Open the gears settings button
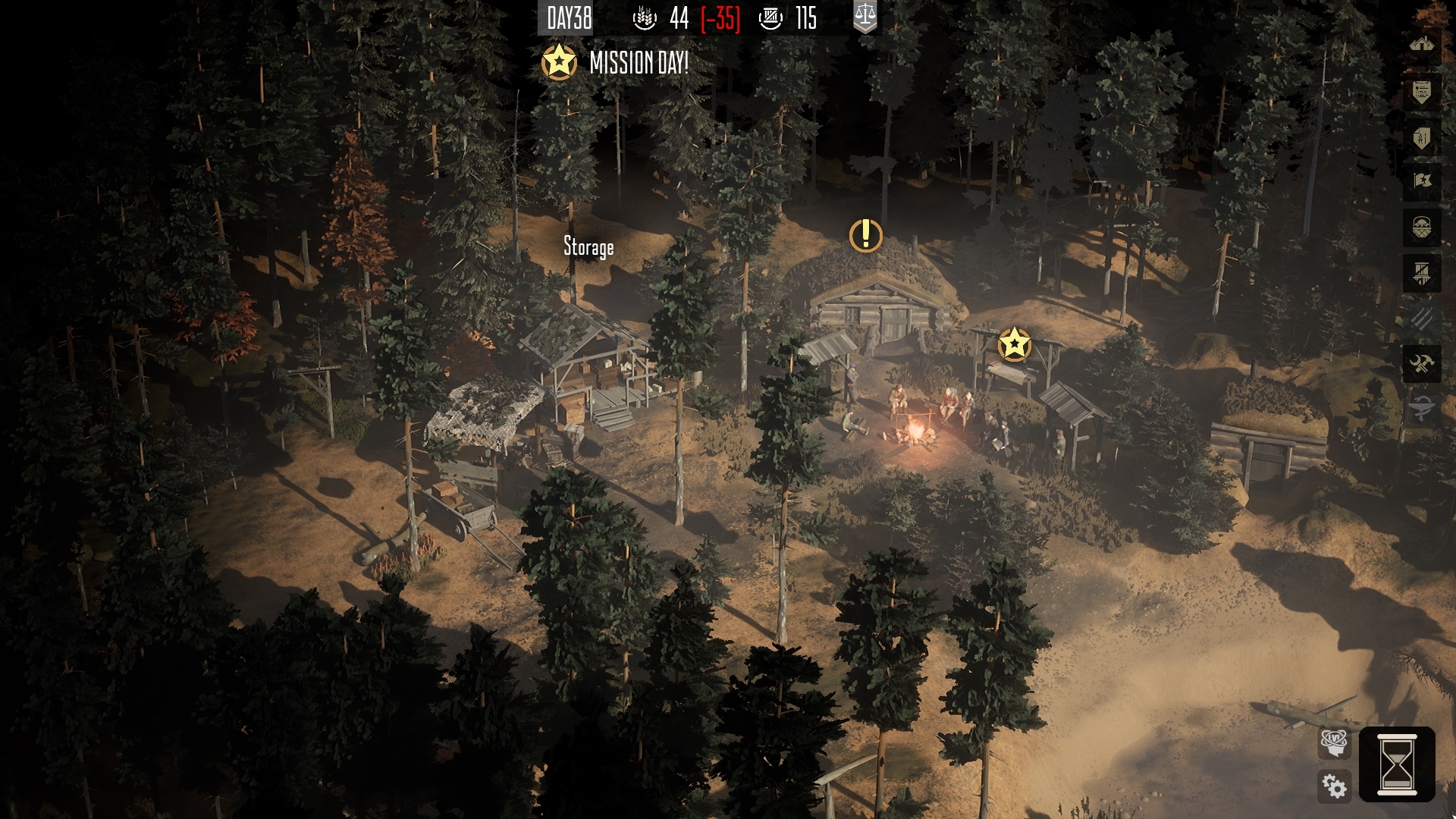The width and height of the screenshot is (1456, 819). pyautogui.click(x=1334, y=786)
